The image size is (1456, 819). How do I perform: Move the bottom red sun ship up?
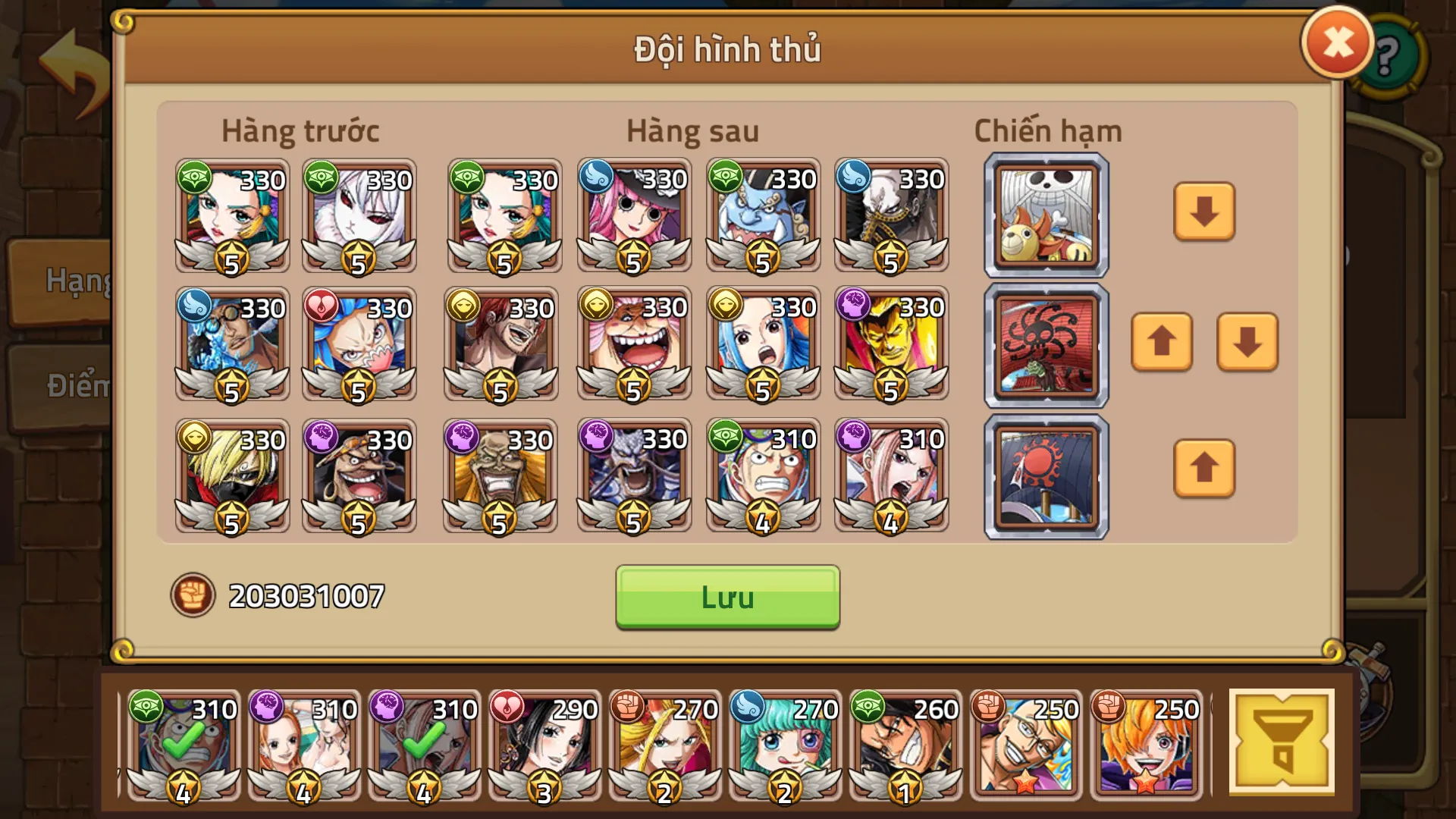(x=1203, y=470)
